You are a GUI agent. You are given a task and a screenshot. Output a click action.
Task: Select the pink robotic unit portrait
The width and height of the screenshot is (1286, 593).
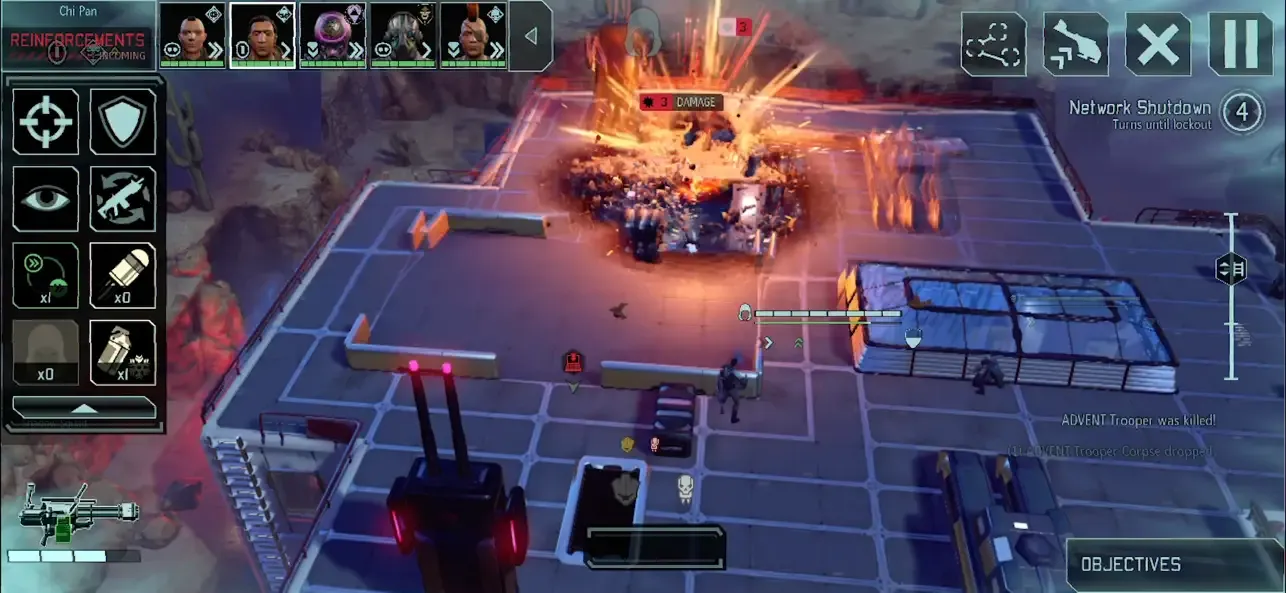(333, 35)
